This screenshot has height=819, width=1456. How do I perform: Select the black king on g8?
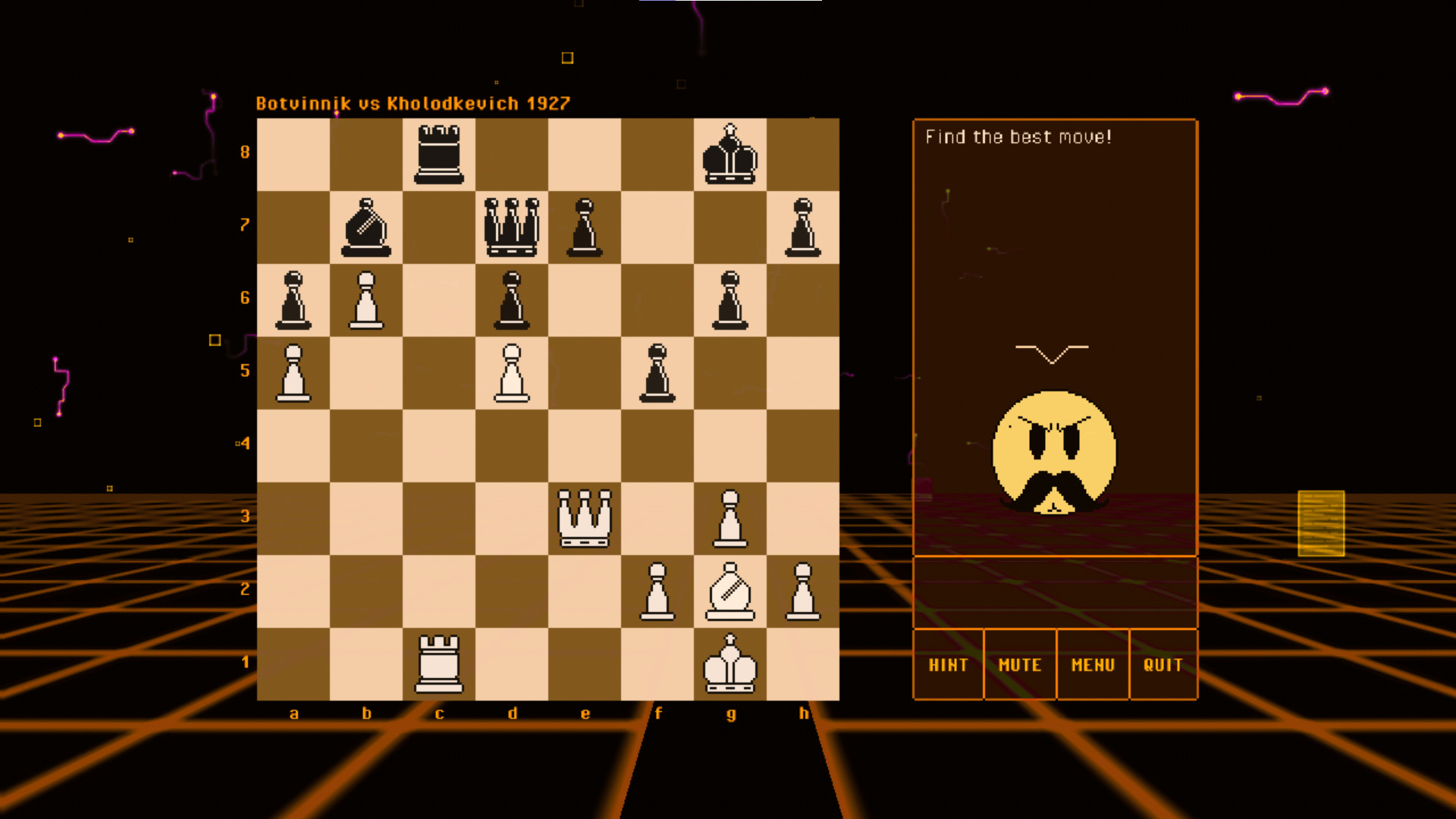tap(731, 152)
